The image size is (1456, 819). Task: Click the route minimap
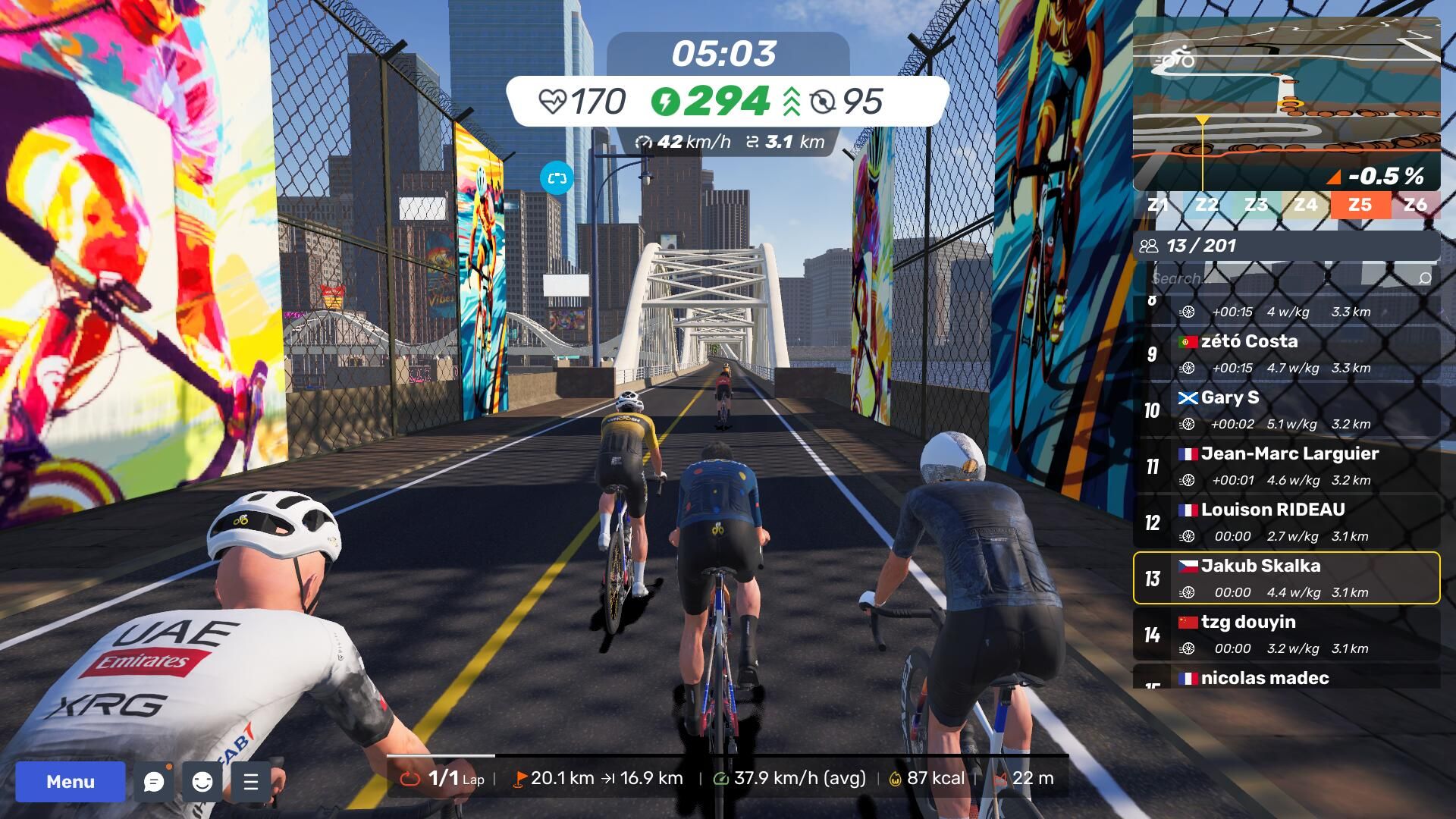[x=1285, y=102]
